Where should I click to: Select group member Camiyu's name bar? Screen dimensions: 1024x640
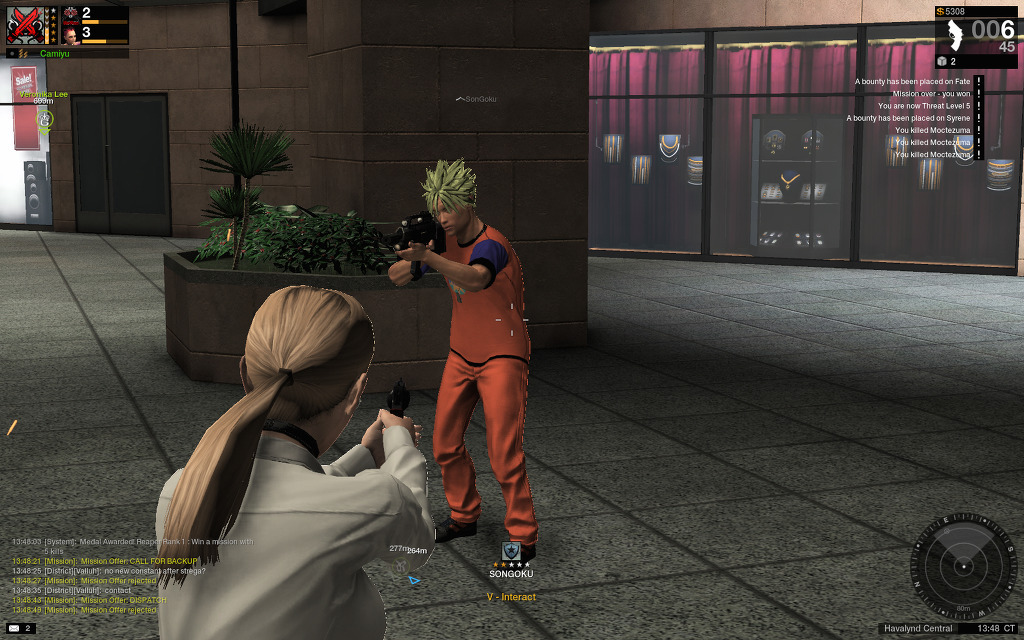pyautogui.click(x=62, y=53)
